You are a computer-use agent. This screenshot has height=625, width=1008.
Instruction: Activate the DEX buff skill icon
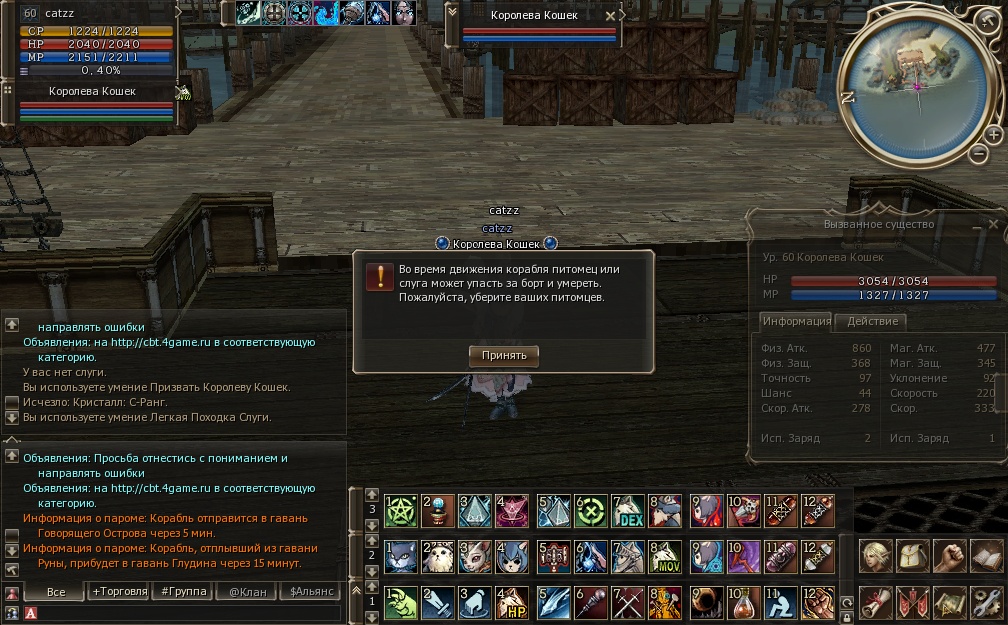(x=629, y=511)
